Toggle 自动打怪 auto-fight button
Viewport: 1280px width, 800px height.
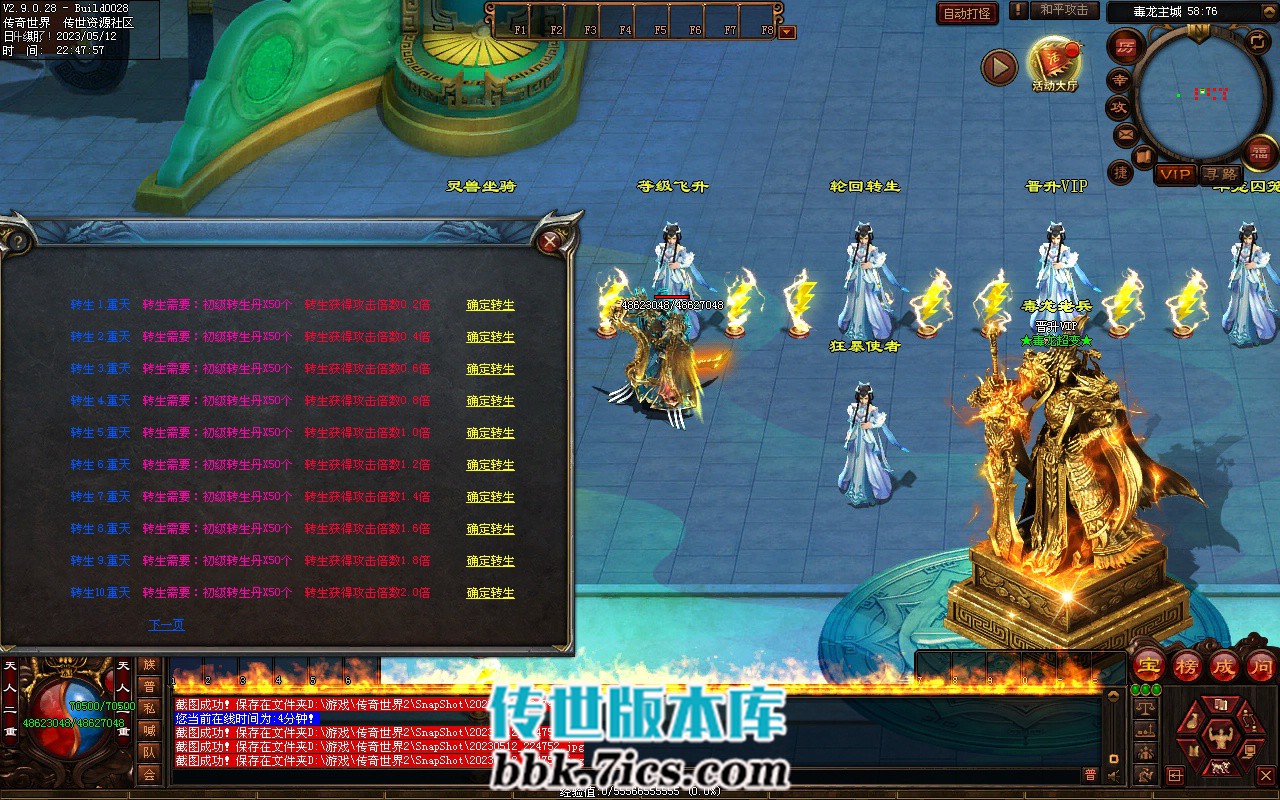coord(967,13)
